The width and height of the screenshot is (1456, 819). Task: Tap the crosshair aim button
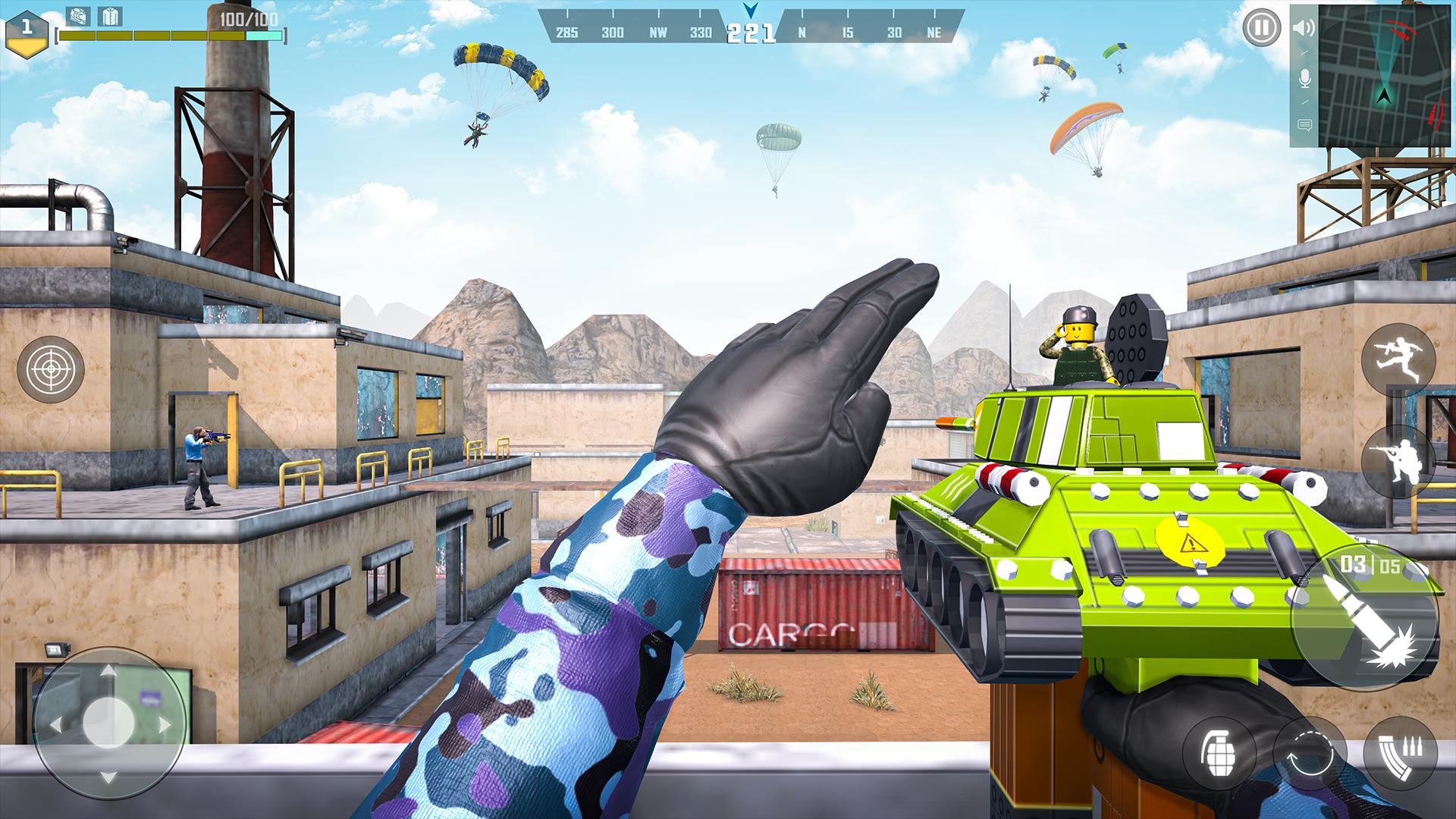(51, 369)
